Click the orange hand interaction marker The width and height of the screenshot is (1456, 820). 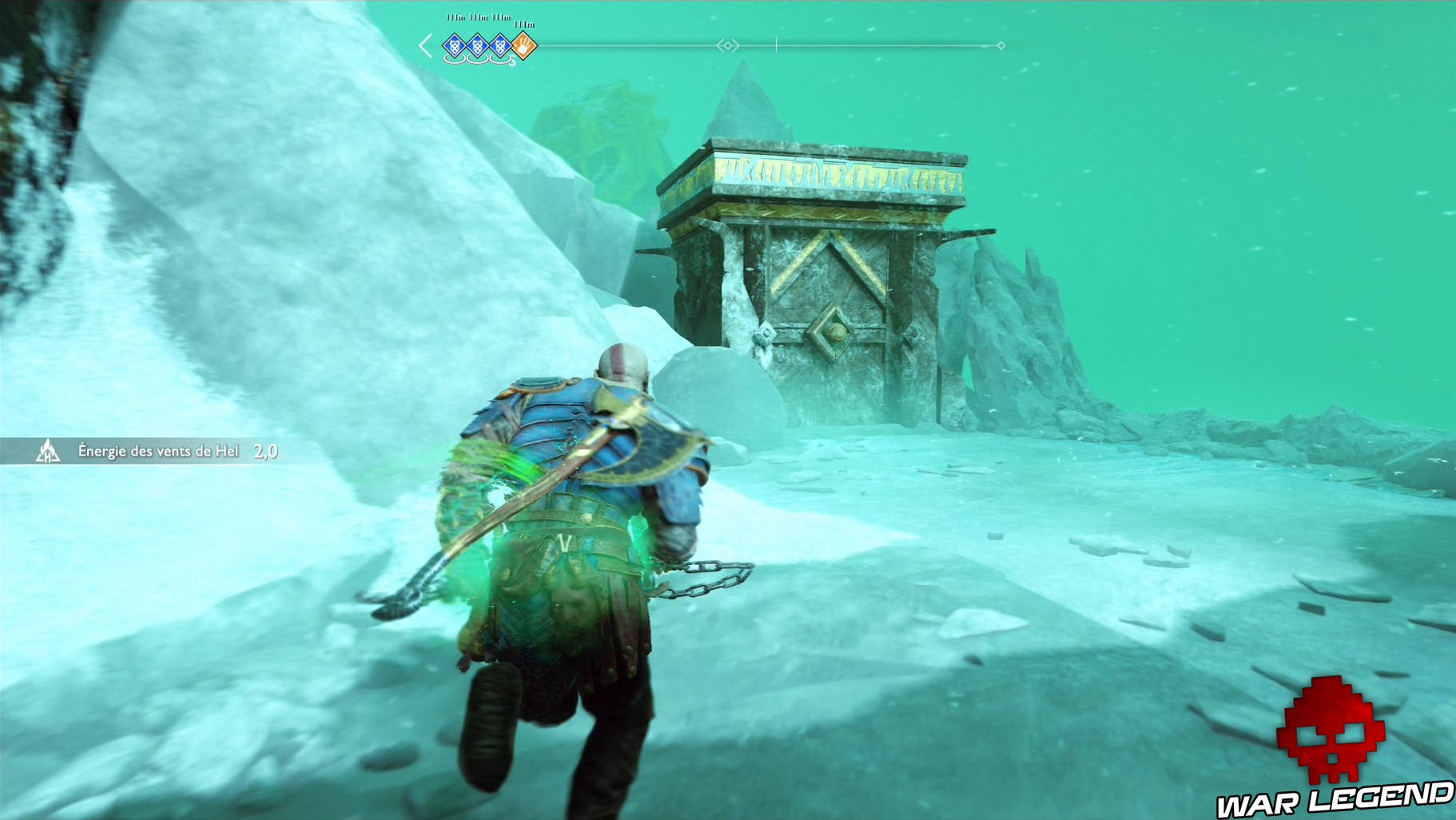(x=523, y=46)
